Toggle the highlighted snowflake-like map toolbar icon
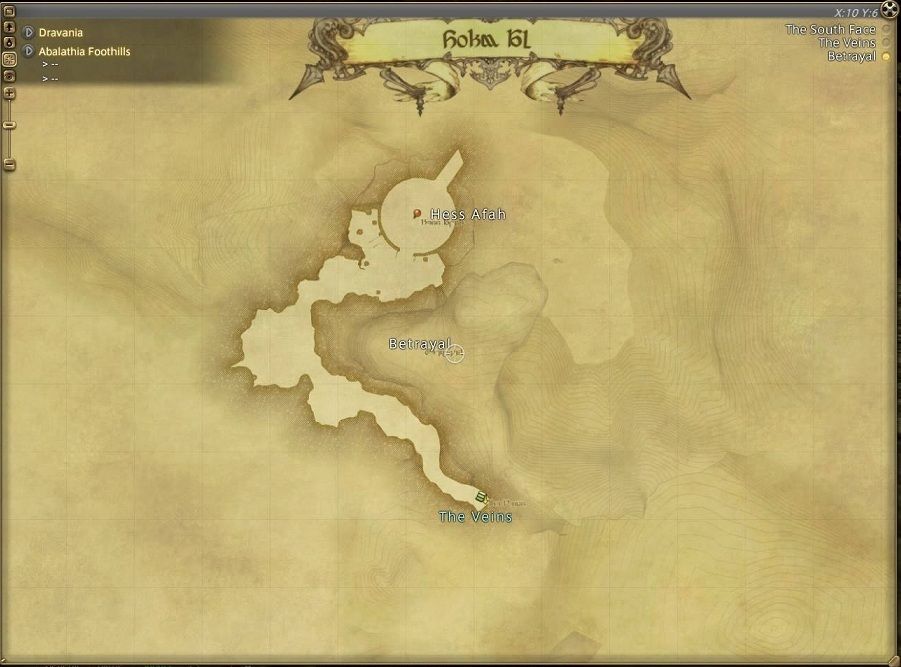The height and width of the screenshot is (667, 901). 9,59
